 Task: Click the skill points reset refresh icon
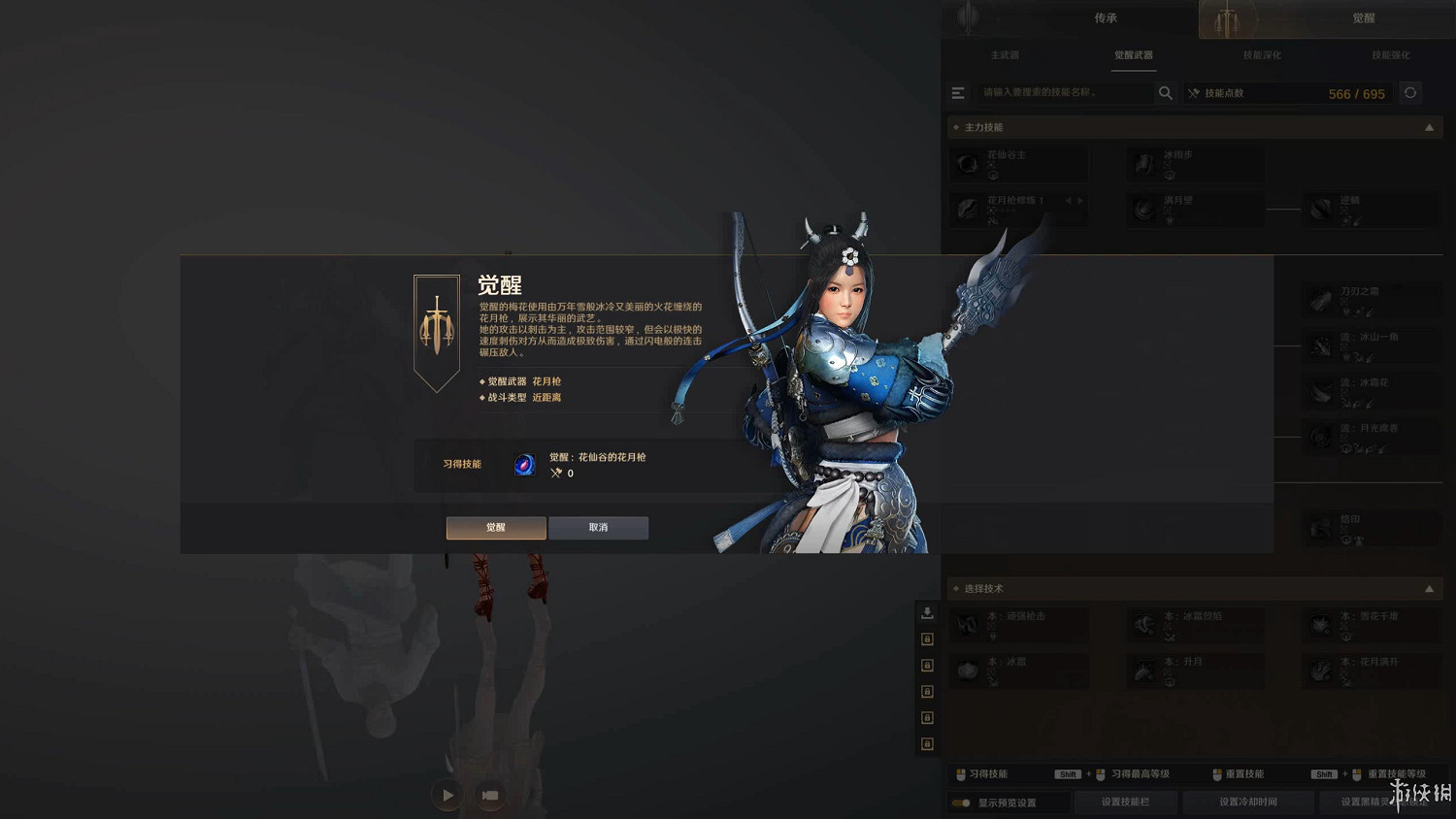tap(1409, 92)
